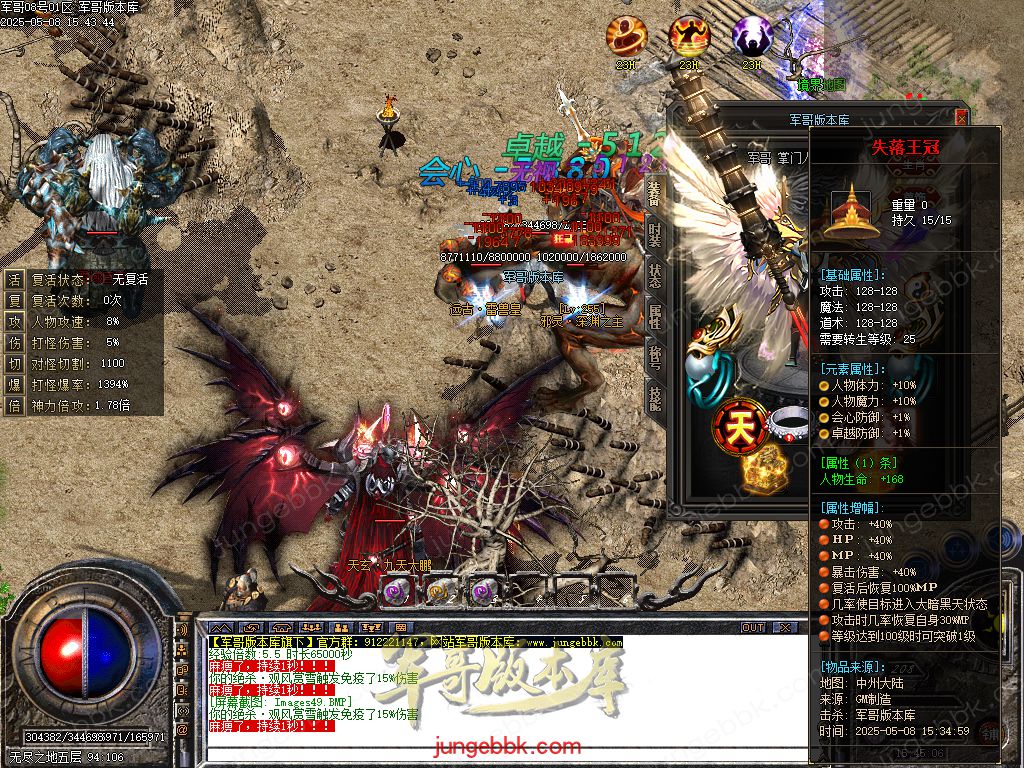Click the fiery swirl buff icon
This screenshot has height=768, width=1024.
click(627, 37)
